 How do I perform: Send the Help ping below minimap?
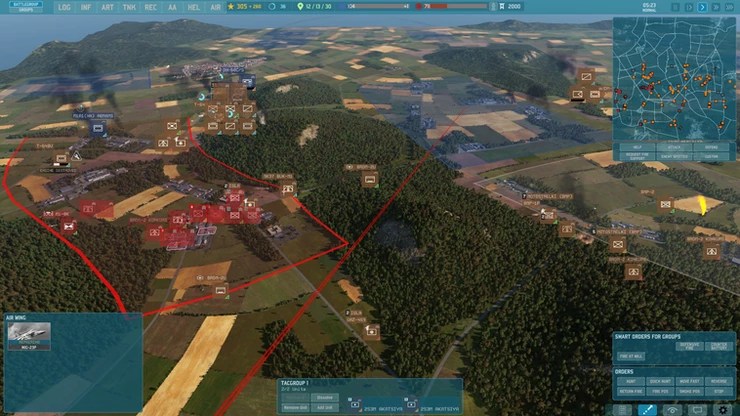636,147
